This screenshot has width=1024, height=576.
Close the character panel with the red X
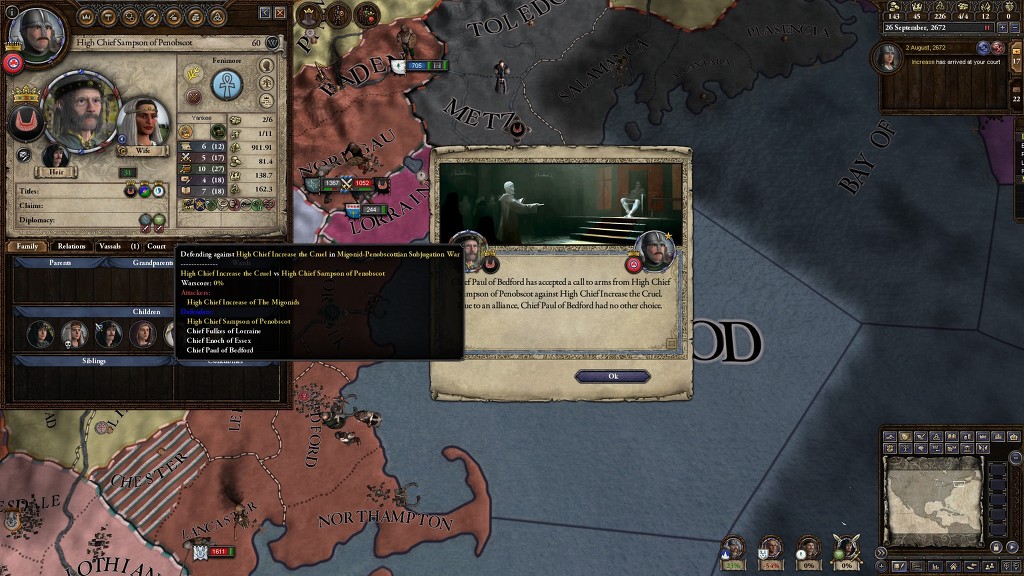(x=280, y=13)
